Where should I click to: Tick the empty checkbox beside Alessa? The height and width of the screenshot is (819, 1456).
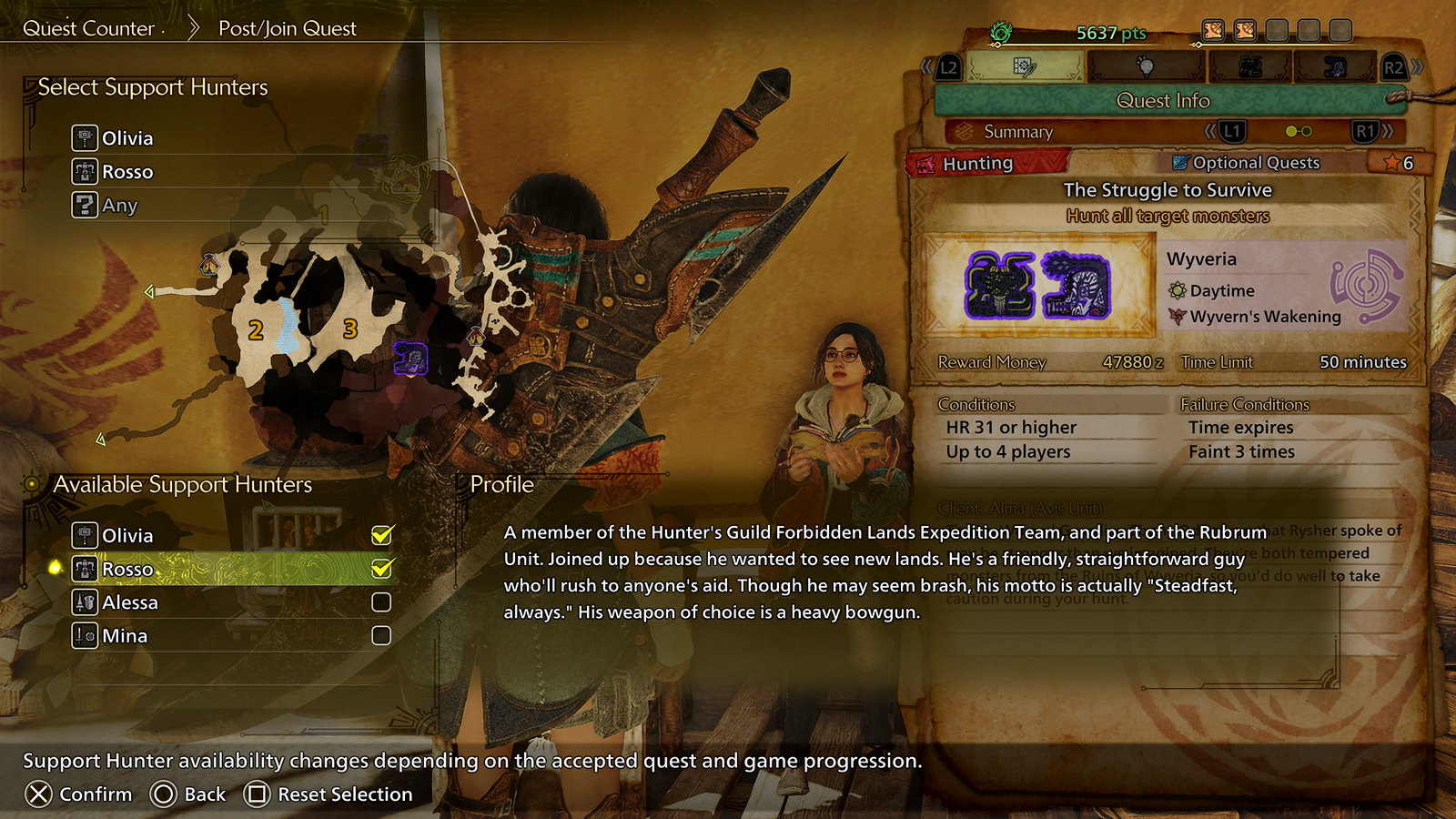[381, 602]
